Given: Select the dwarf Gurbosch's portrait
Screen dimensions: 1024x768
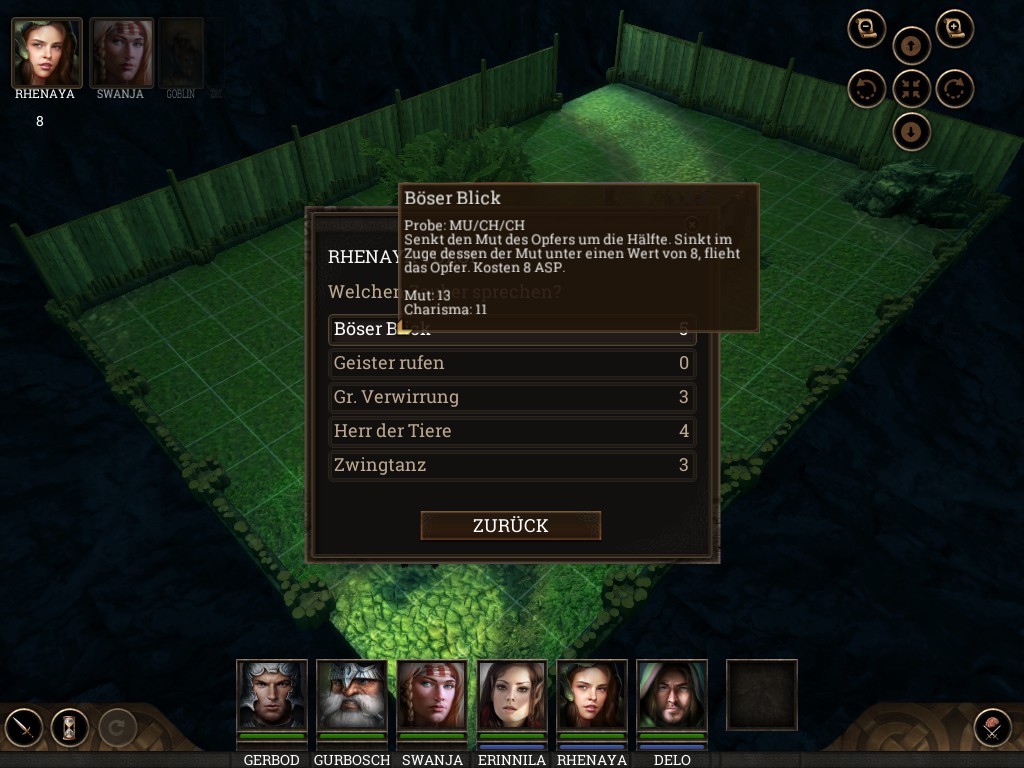Looking at the screenshot, I should 352,695.
